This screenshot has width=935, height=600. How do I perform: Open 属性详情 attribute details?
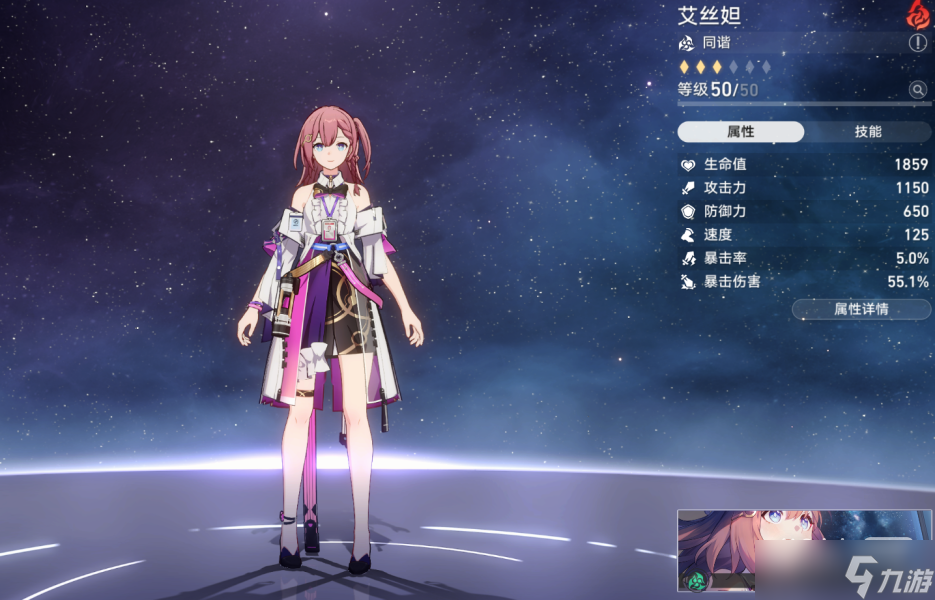860,309
